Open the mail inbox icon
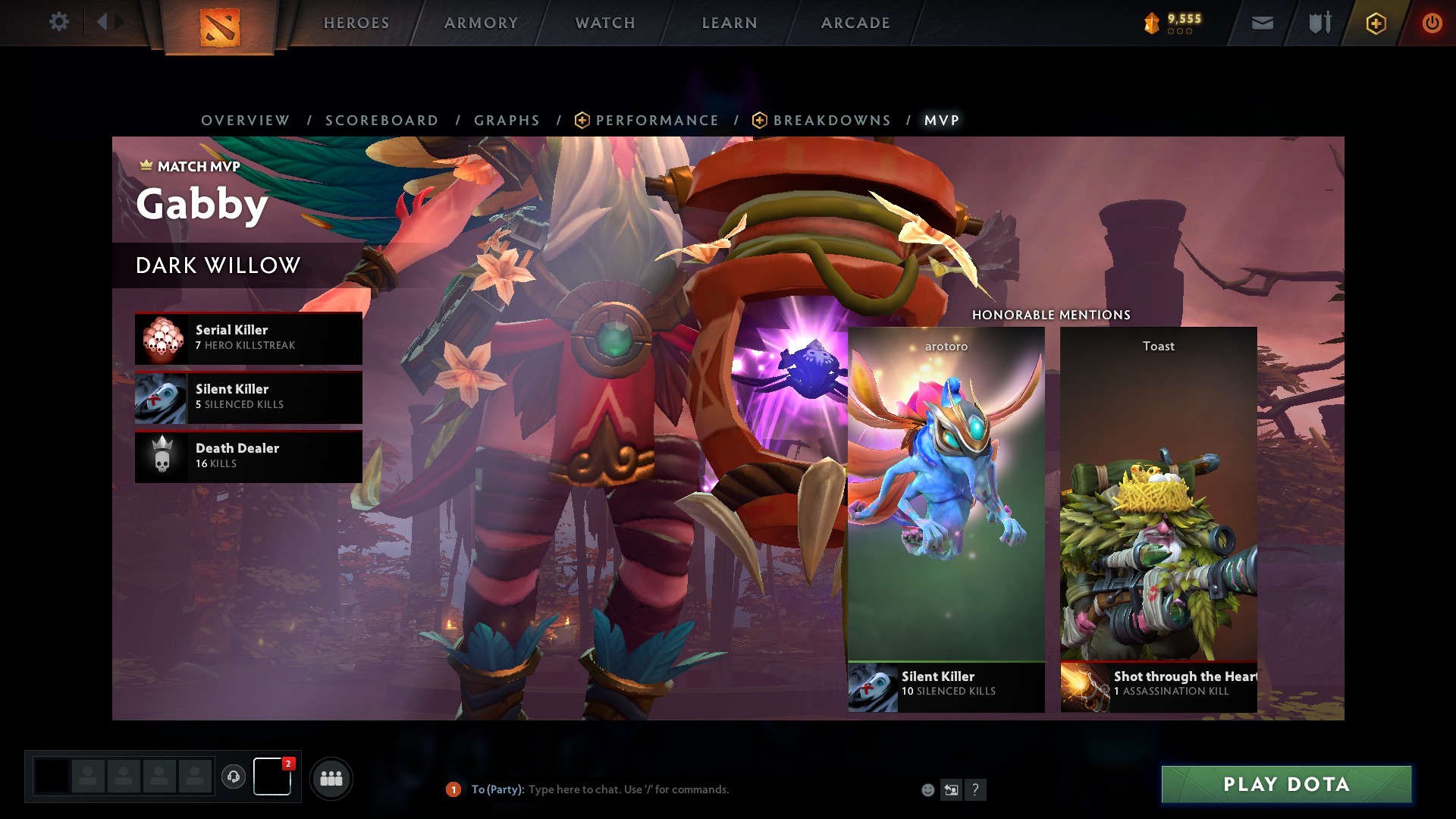The image size is (1456, 819). pos(1262,23)
